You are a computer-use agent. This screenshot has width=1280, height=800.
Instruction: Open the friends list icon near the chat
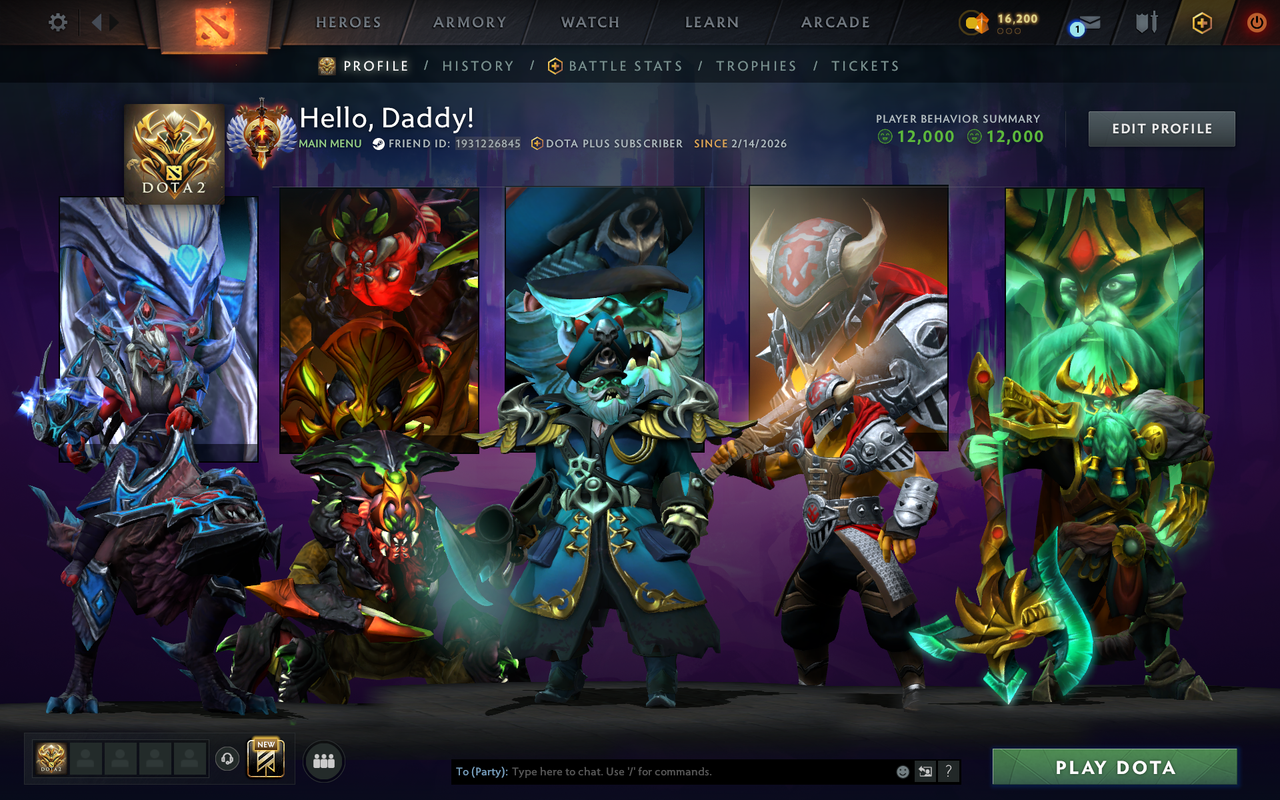point(322,760)
